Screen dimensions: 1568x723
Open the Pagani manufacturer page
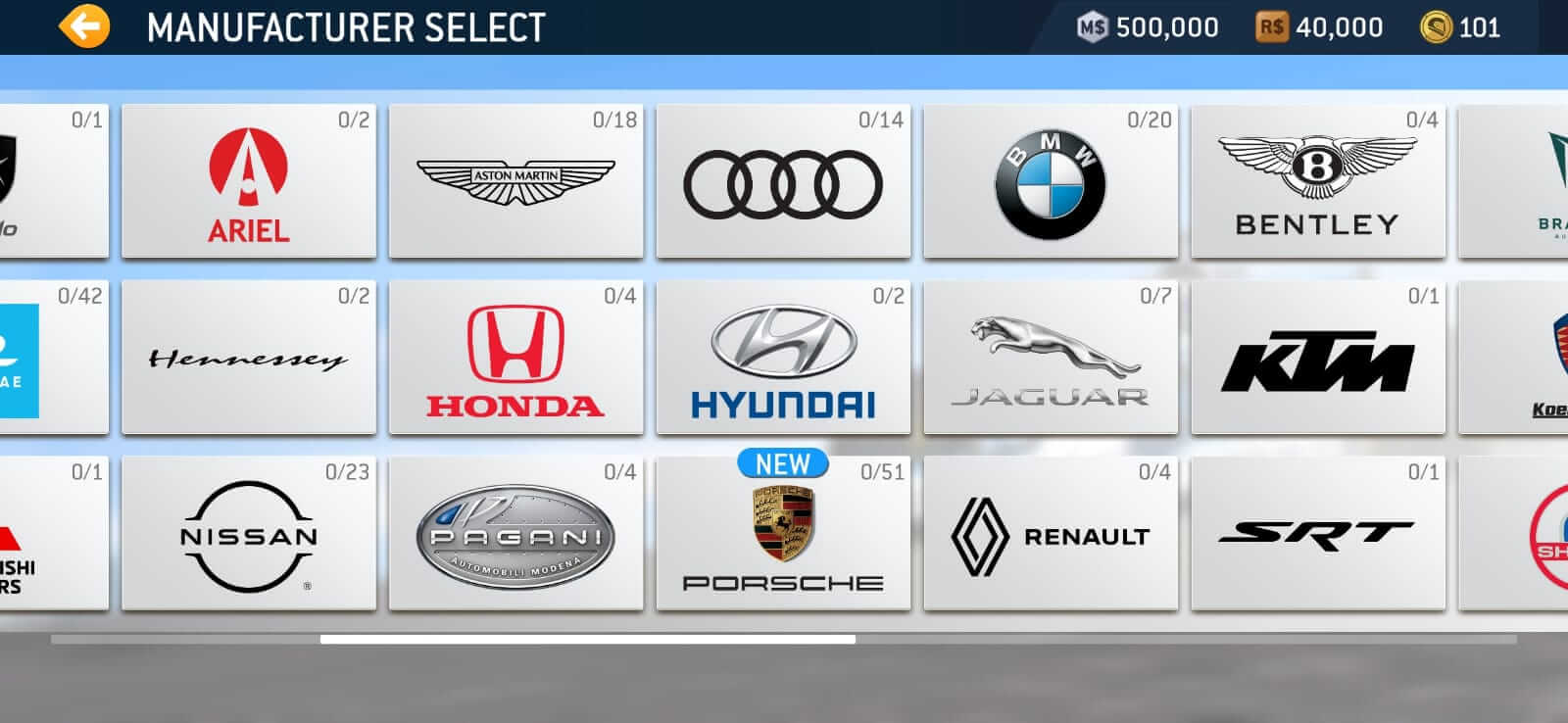click(x=515, y=534)
